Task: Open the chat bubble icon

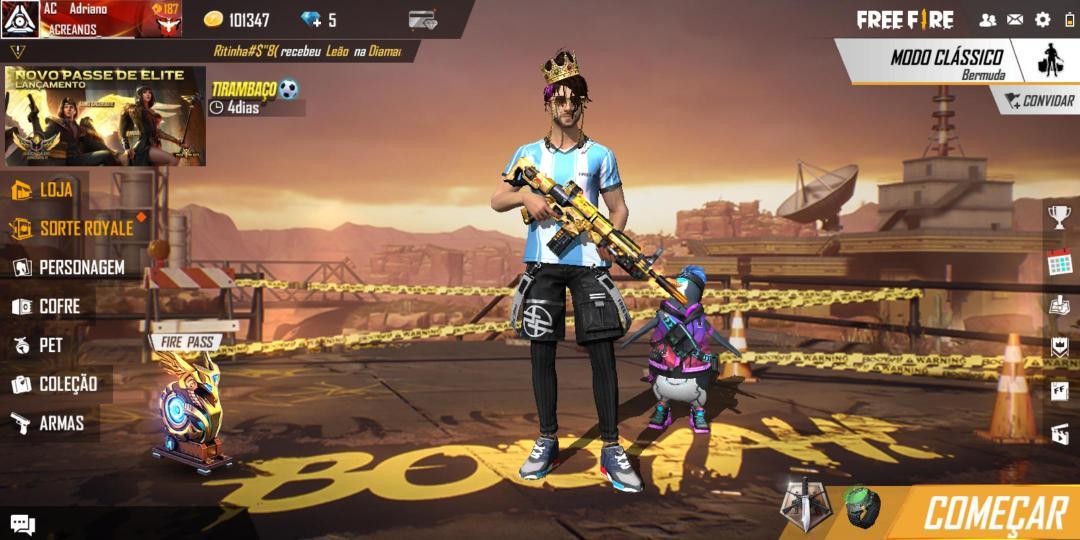Action: [x=22, y=524]
